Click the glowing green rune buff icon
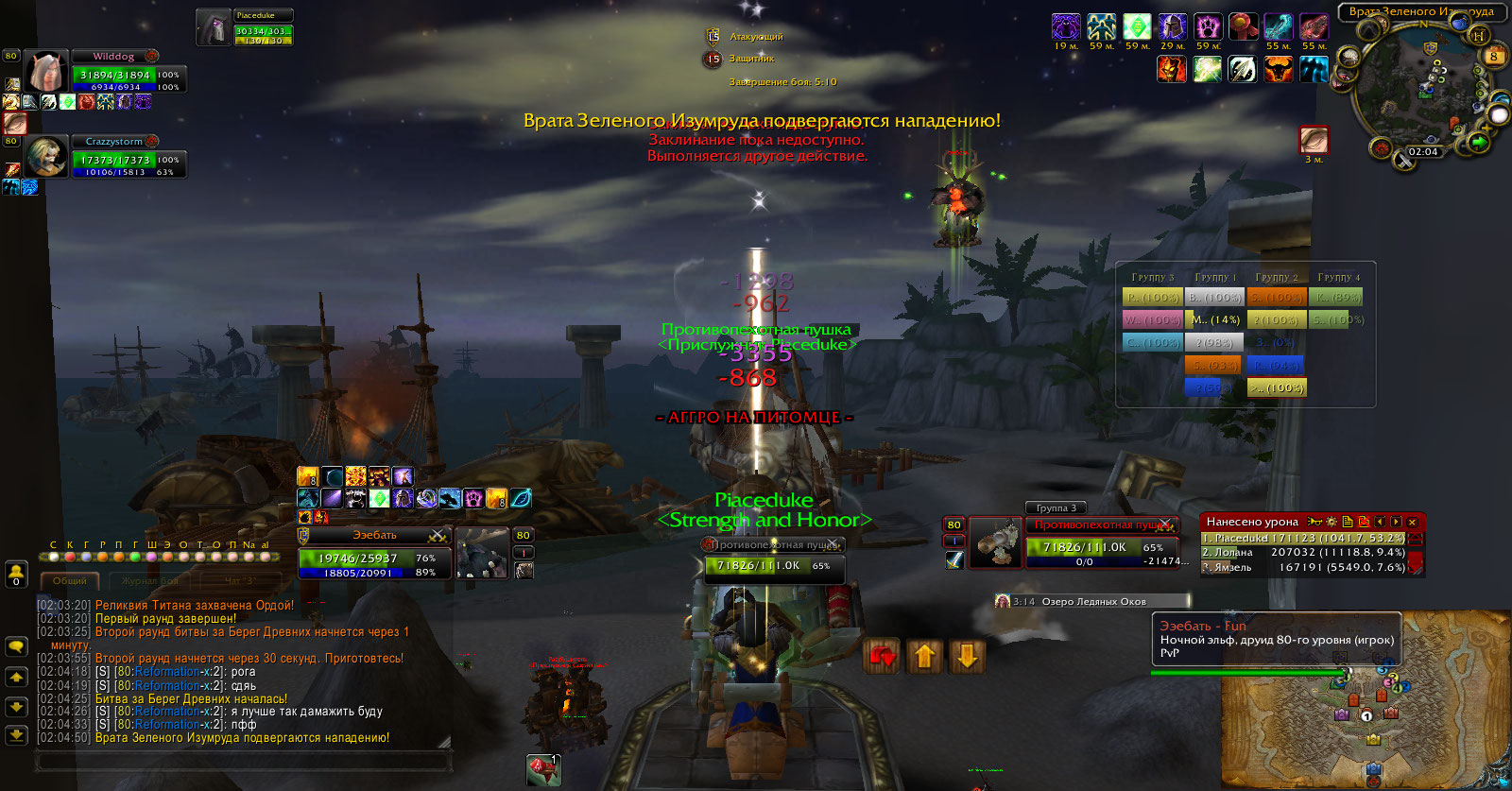Viewport: 1512px width, 791px height. tap(1137, 26)
